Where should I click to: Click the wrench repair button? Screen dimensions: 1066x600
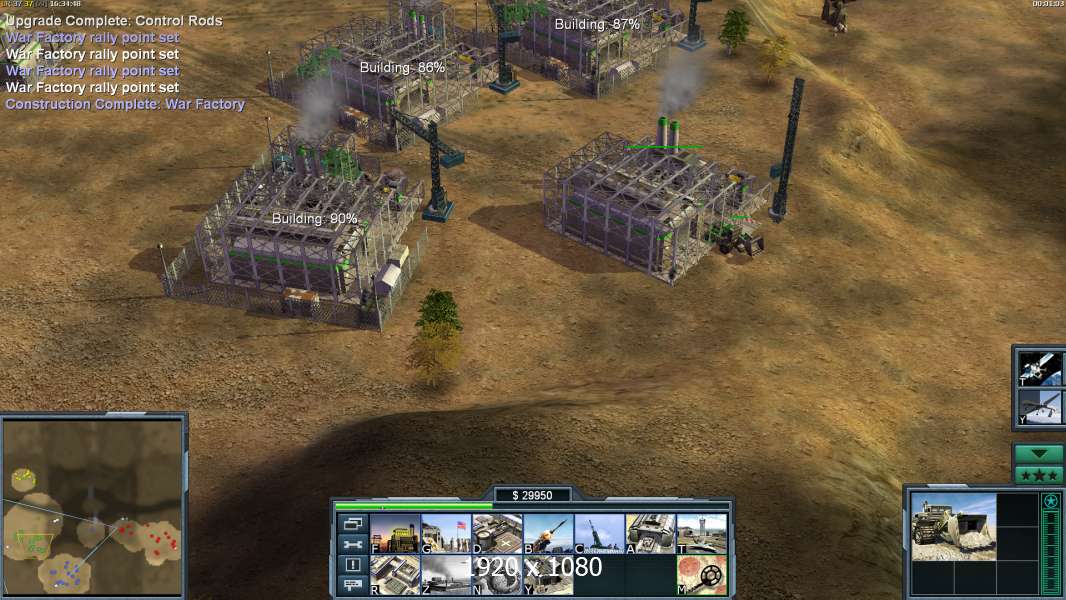(352, 545)
